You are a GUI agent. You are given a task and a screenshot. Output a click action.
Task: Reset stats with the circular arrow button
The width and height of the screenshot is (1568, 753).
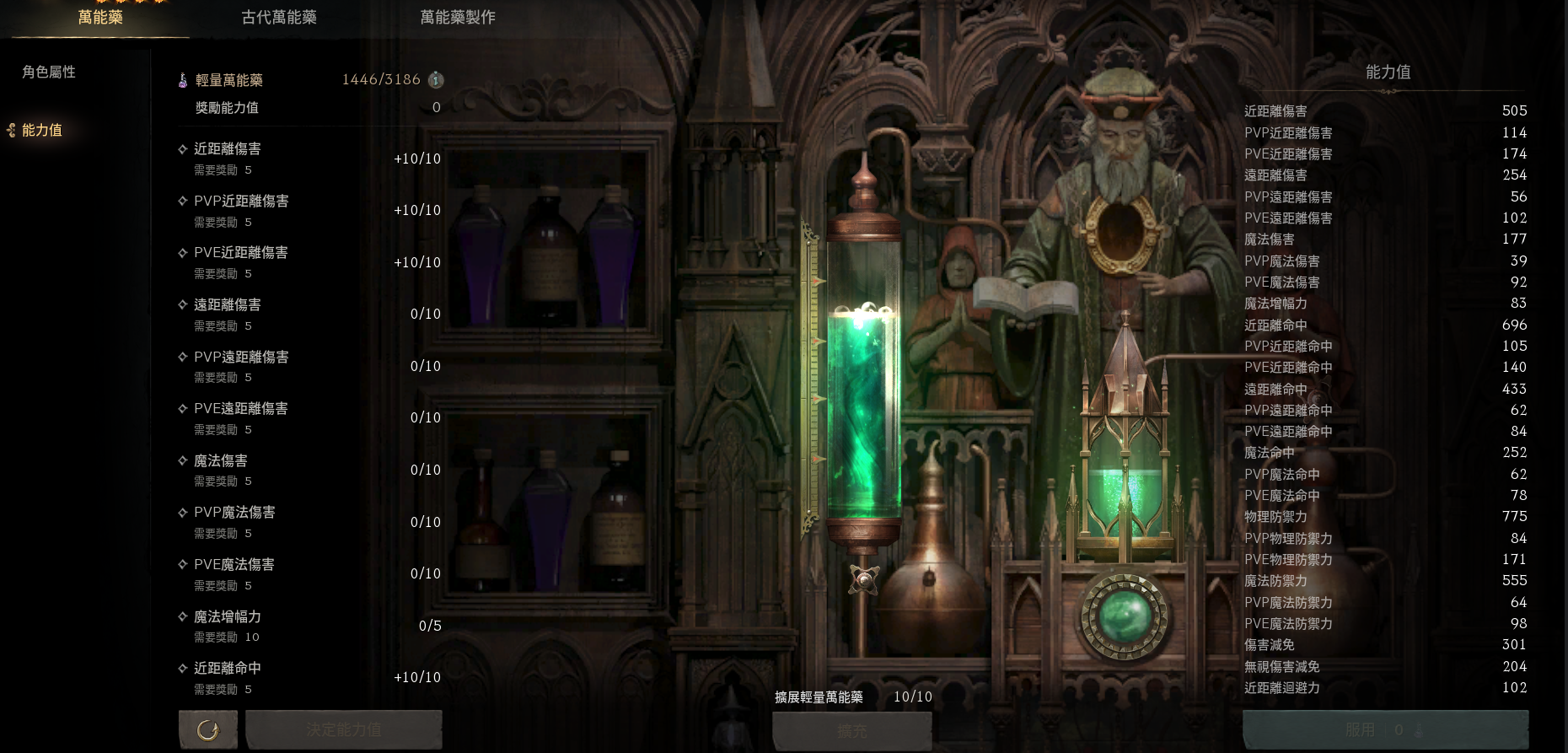(207, 729)
